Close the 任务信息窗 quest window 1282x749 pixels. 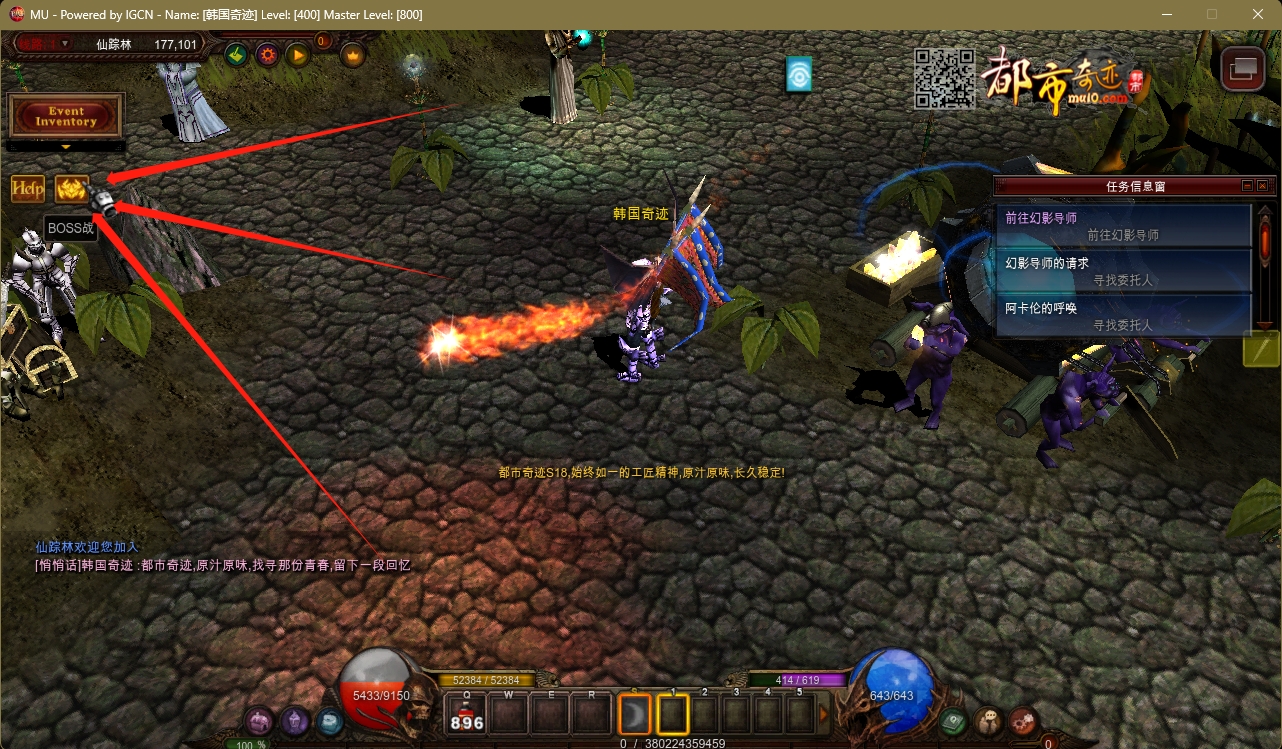tap(1263, 186)
